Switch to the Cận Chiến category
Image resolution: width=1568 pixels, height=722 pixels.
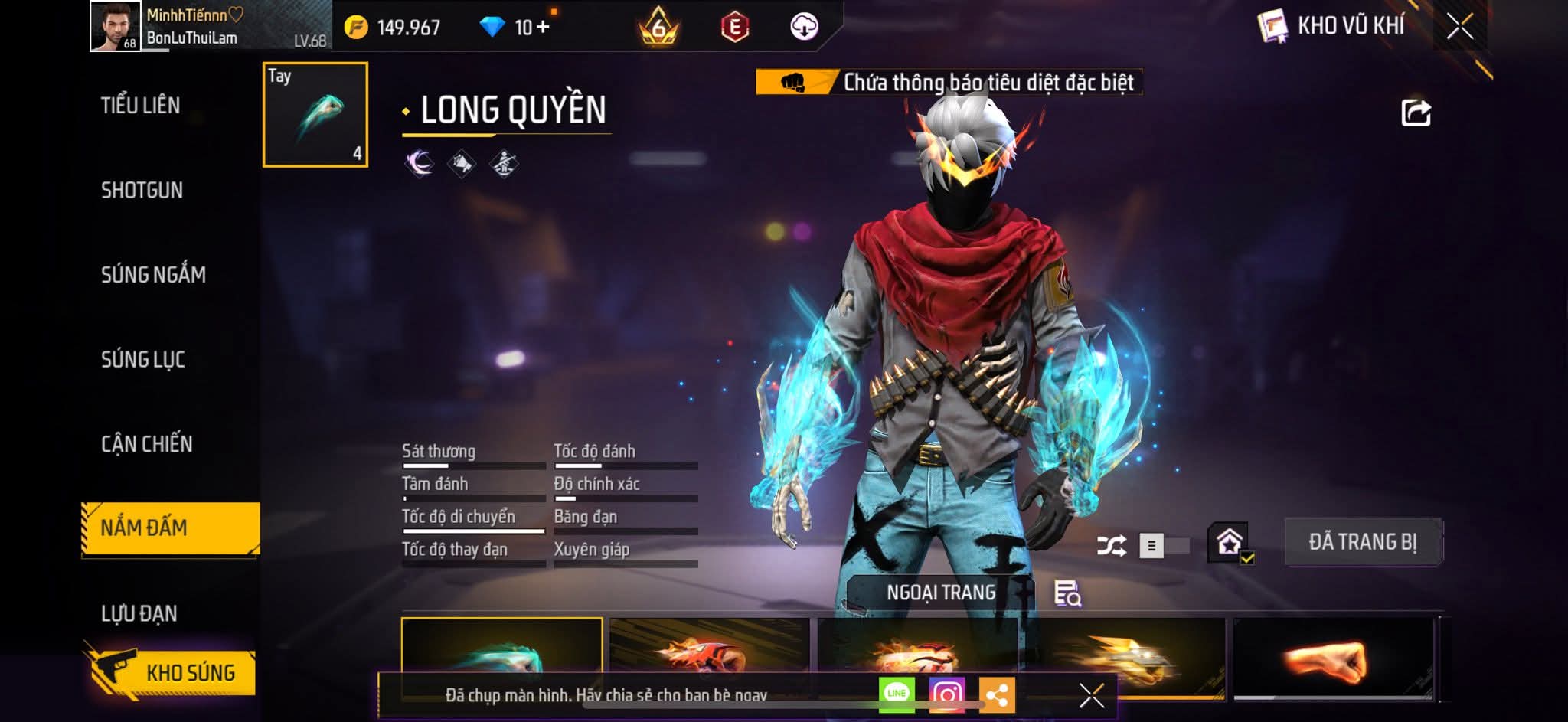pyautogui.click(x=147, y=444)
